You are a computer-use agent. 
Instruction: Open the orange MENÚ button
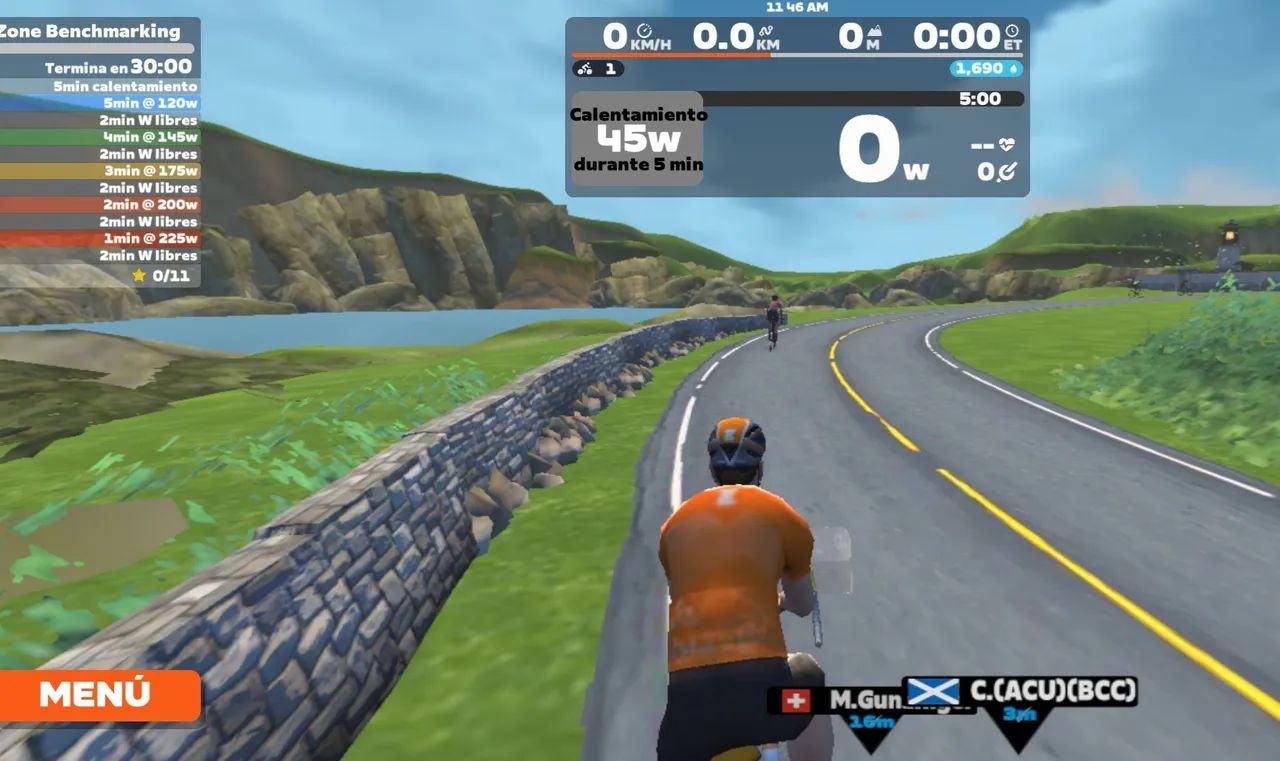(x=98, y=694)
